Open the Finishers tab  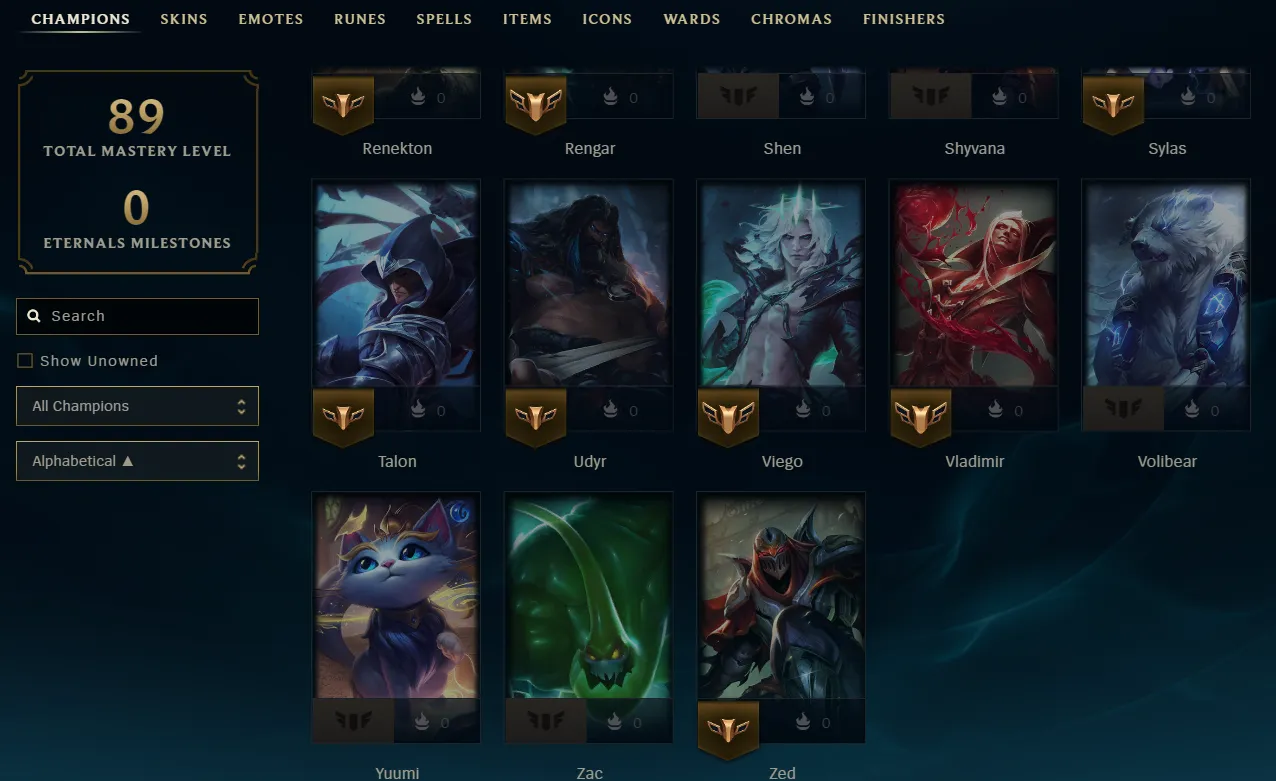coord(903,19)
